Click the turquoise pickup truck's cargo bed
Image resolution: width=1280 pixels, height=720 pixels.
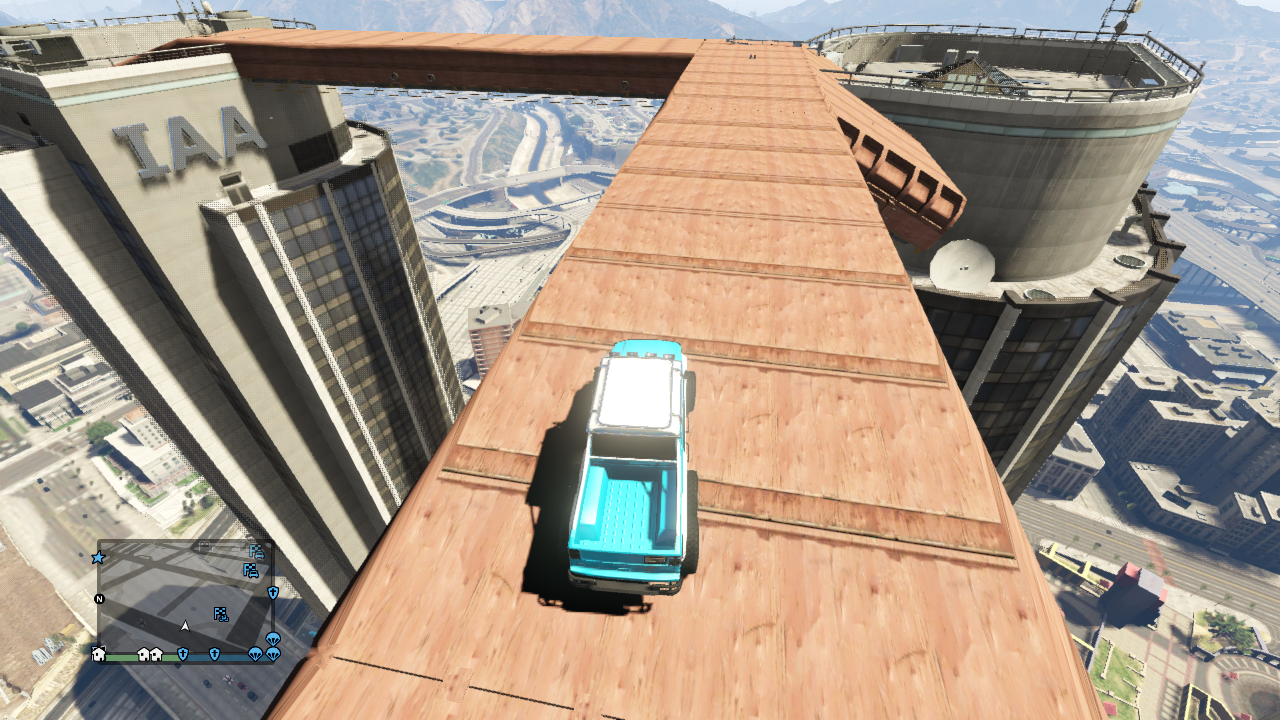(625, 505)
